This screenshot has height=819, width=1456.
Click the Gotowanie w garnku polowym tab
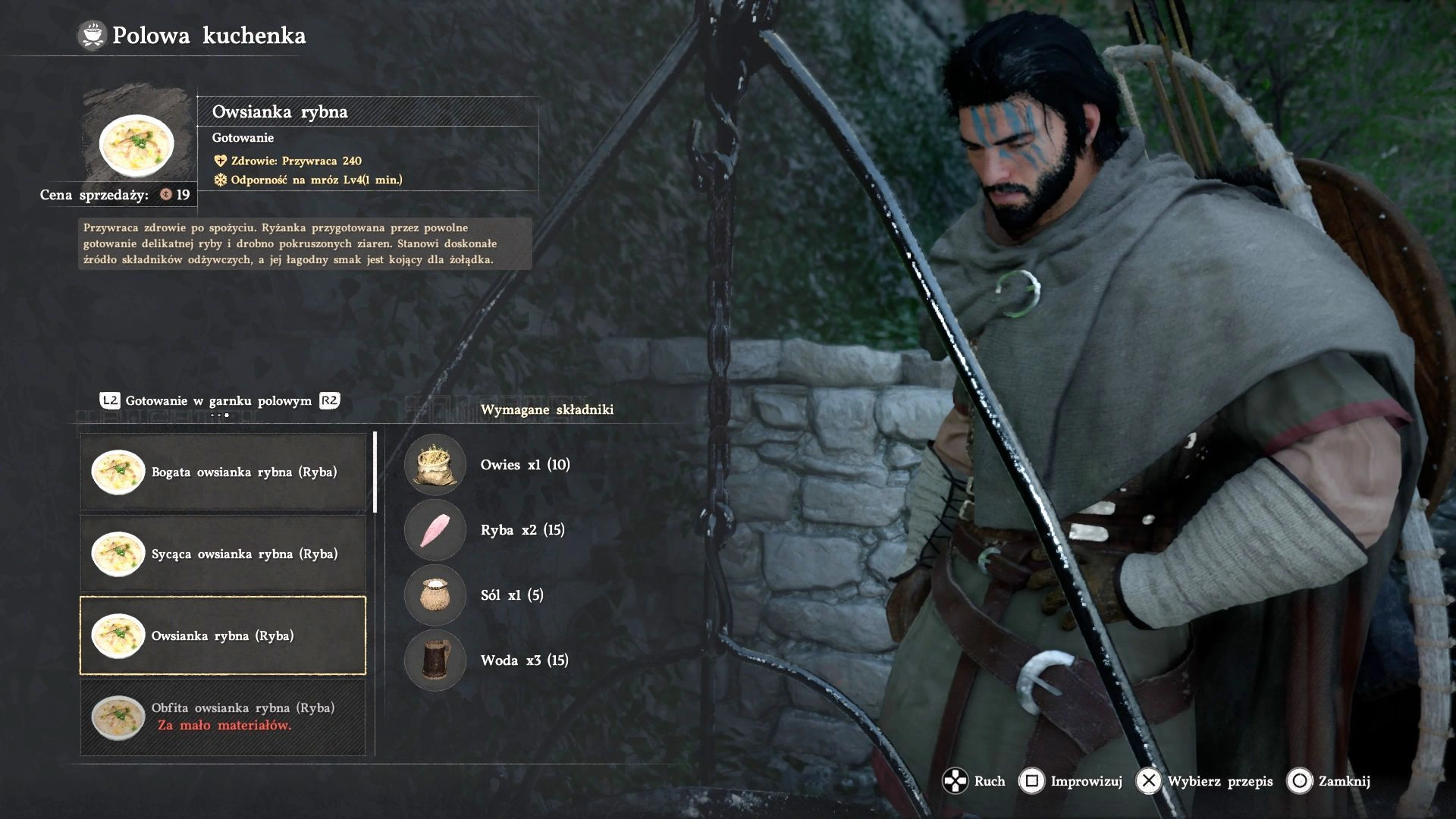pos(218,401)
